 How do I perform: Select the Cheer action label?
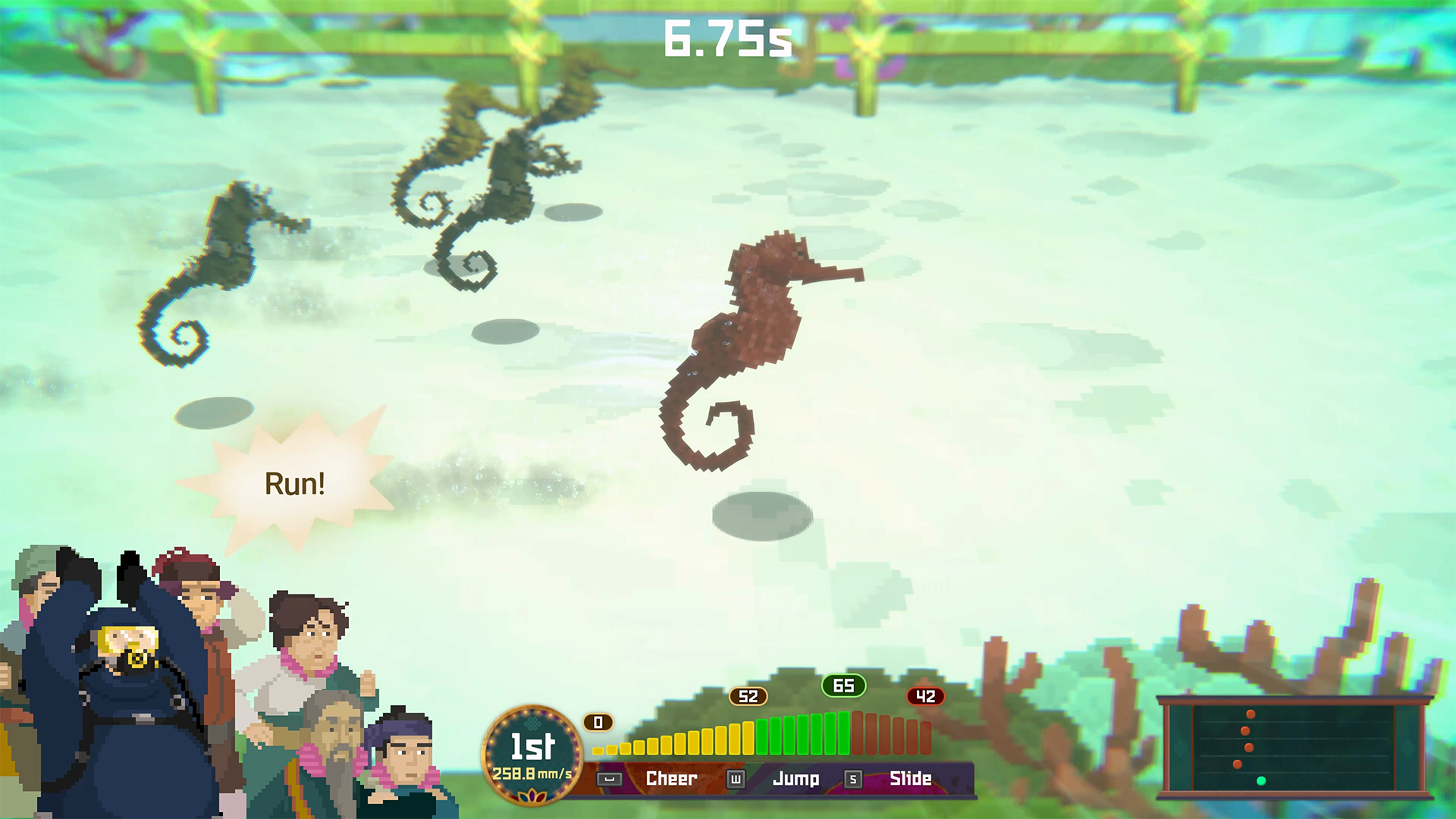pos(672,779)
